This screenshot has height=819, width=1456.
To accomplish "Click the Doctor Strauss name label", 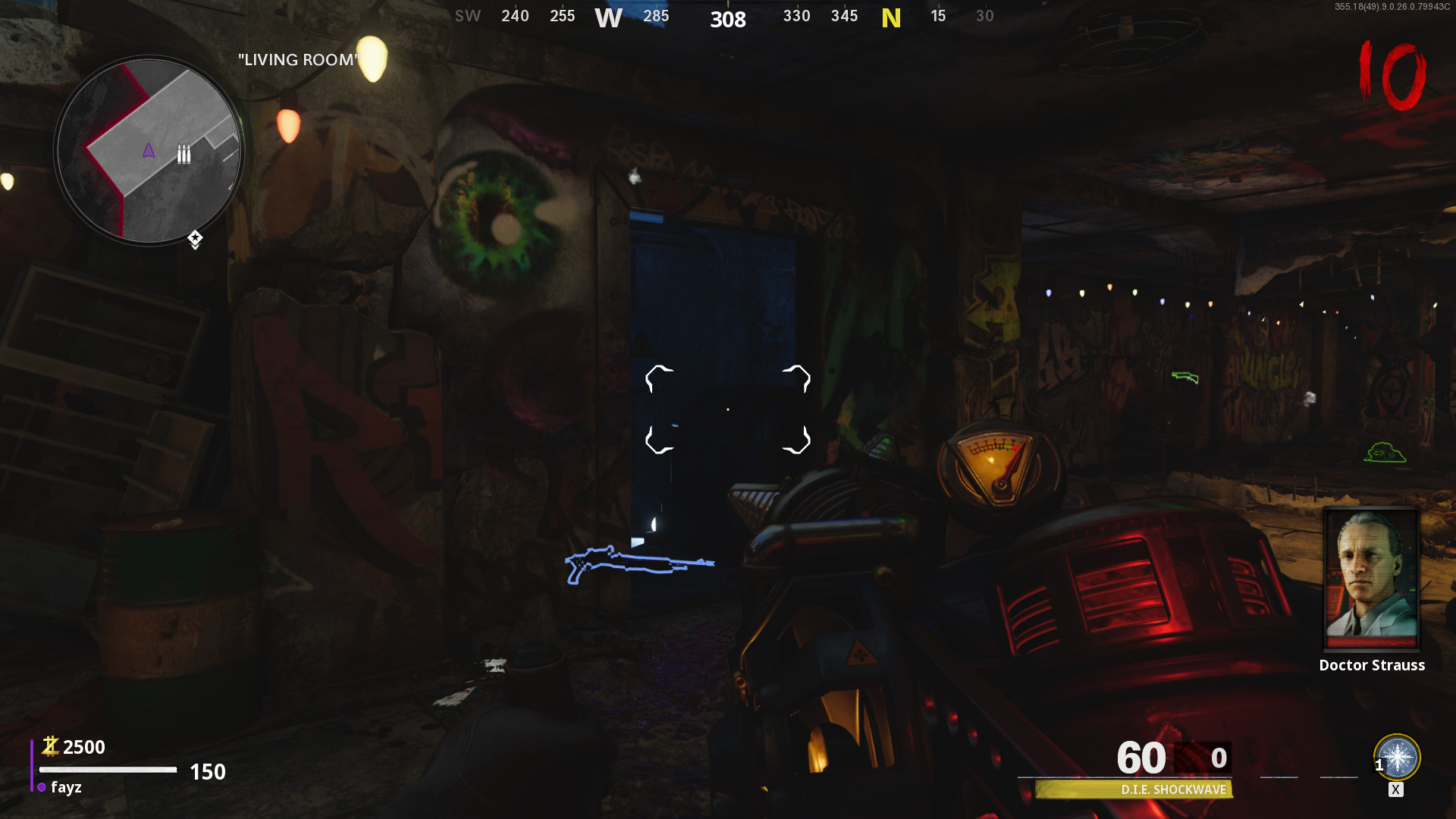I will (1372, 665).
